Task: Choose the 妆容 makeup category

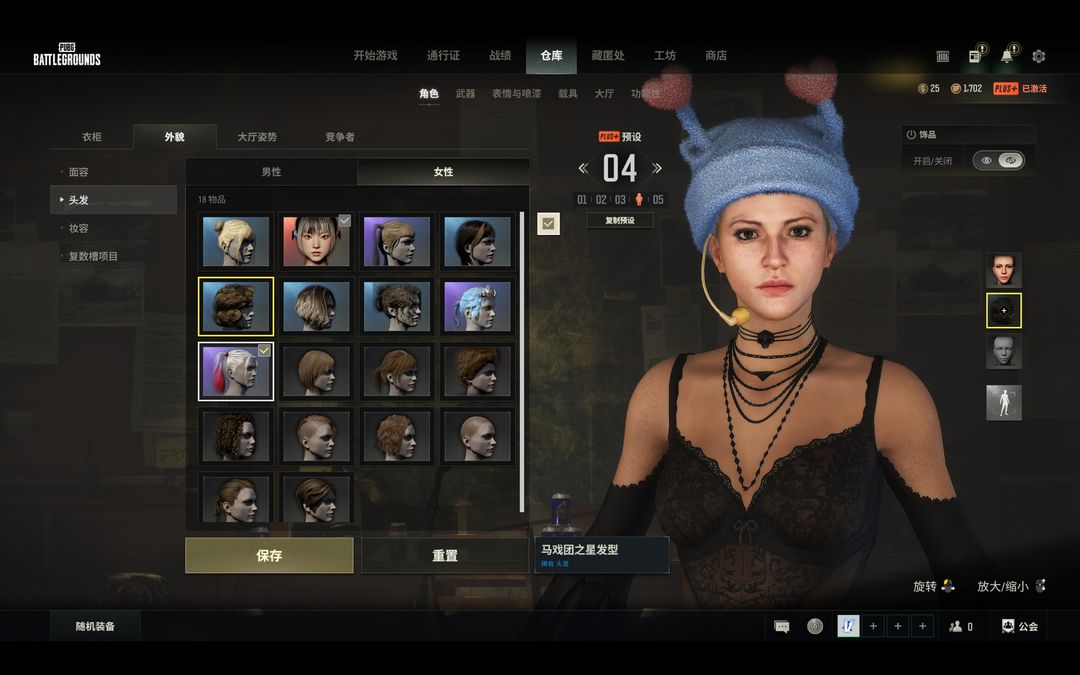Action: (79, 228)
